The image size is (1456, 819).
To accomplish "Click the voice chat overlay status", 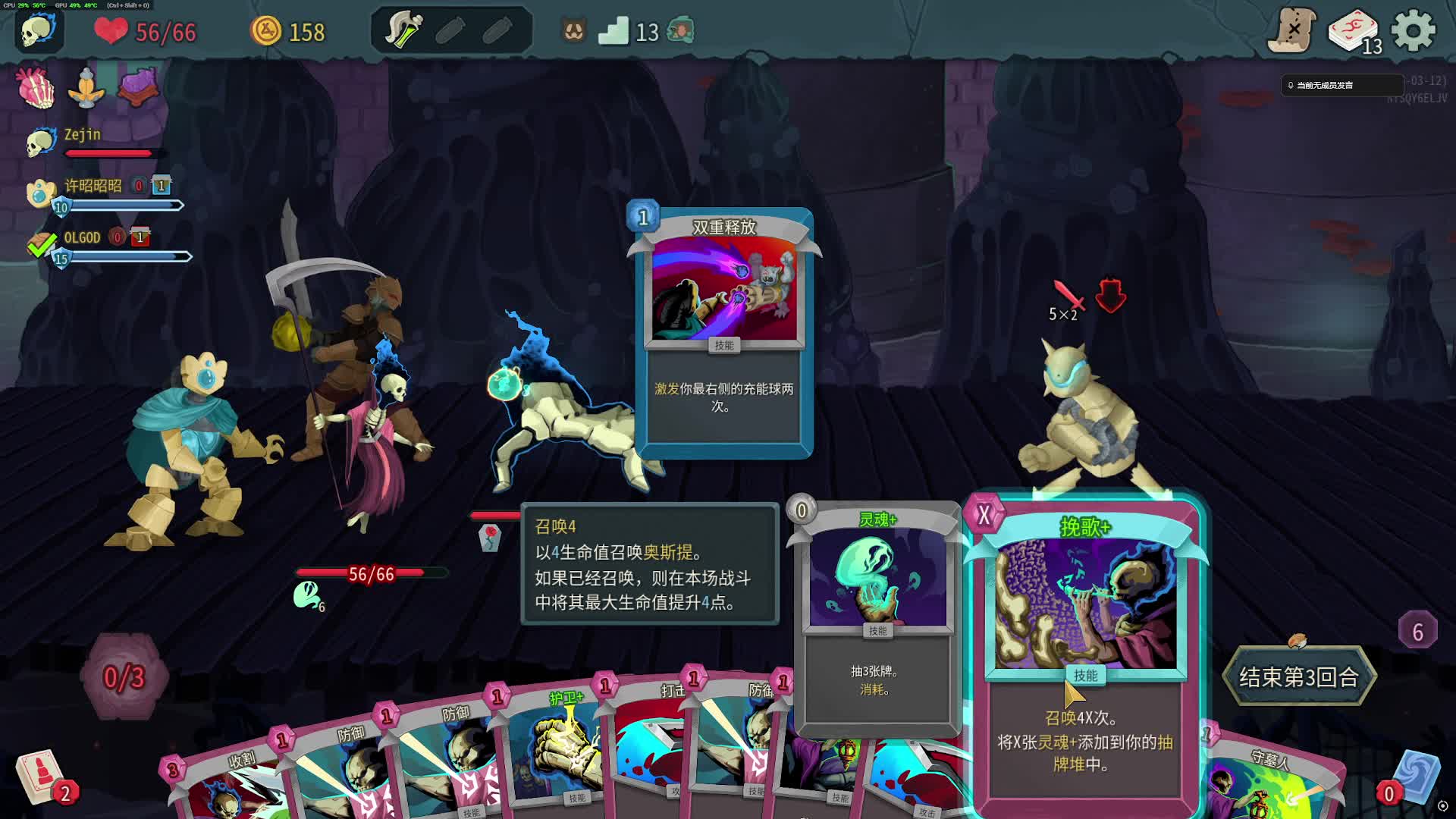I will 1341,85.
